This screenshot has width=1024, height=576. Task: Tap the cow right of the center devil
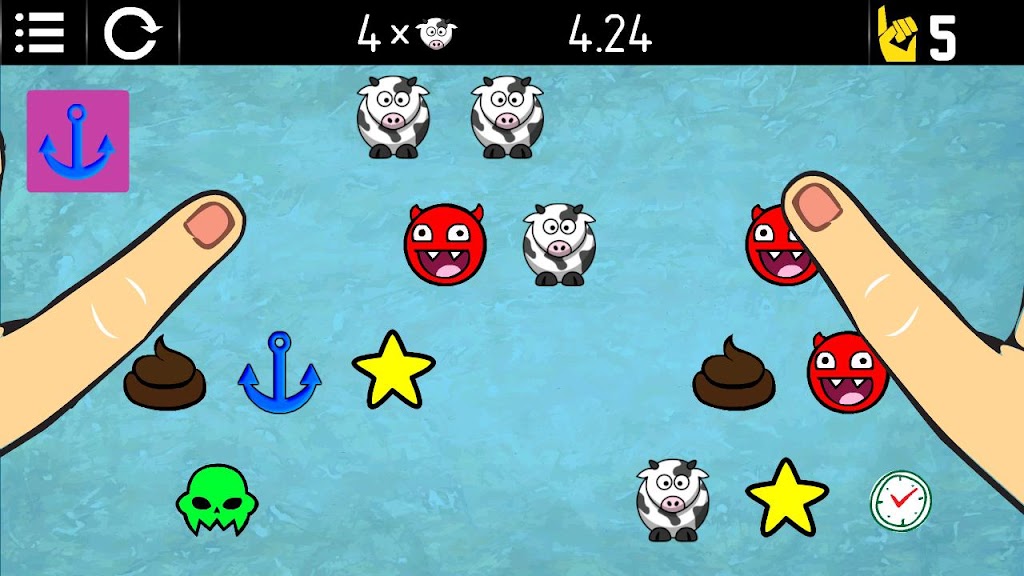click(559, 244)
